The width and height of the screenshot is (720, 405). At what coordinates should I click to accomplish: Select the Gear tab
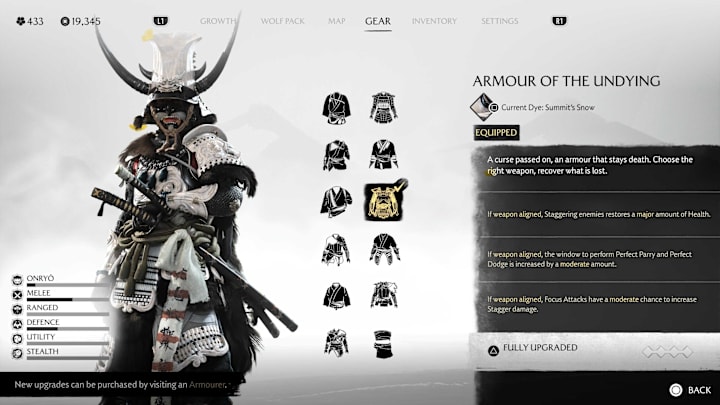378,21
